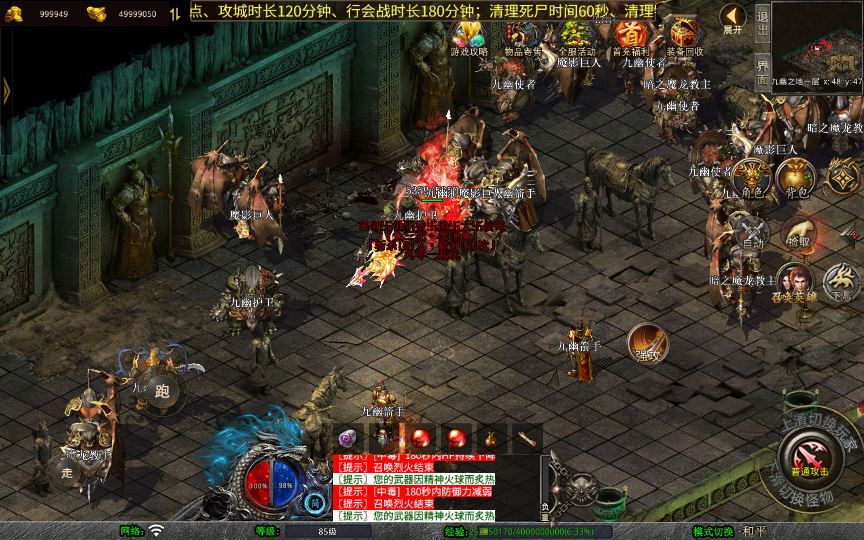Image resolution: width=864 pixels, height=540 pixels.
Task: Open the 物品寄售 consignment shop
Action: tap(522, 37)
